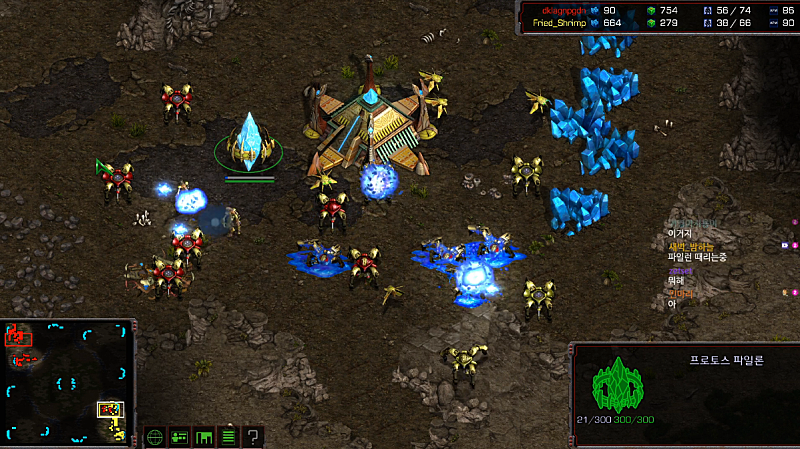
Task: Select the Pylon with the green selection circle
Action: point(248,147)
